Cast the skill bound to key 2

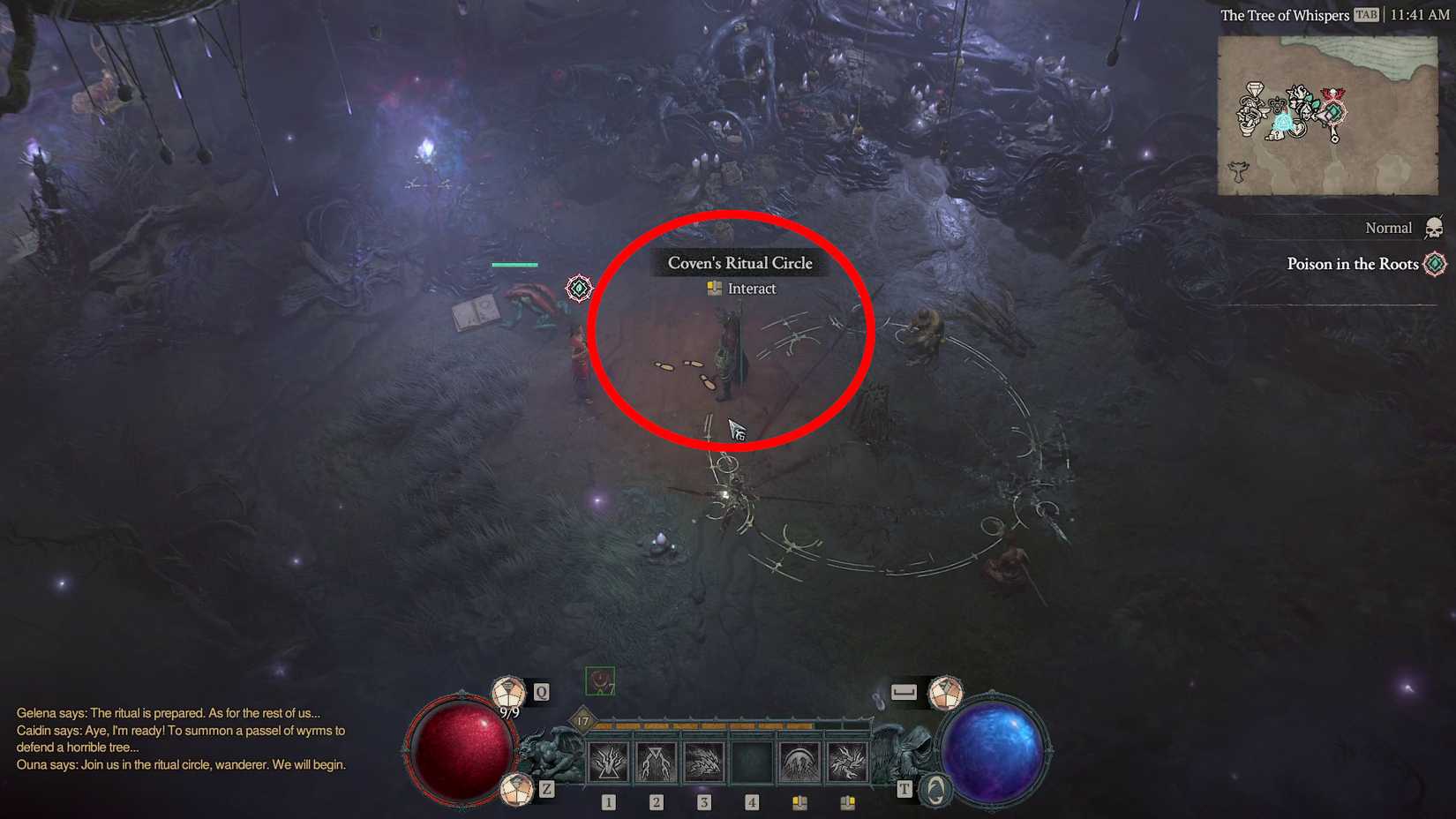(x=655, y=762)
